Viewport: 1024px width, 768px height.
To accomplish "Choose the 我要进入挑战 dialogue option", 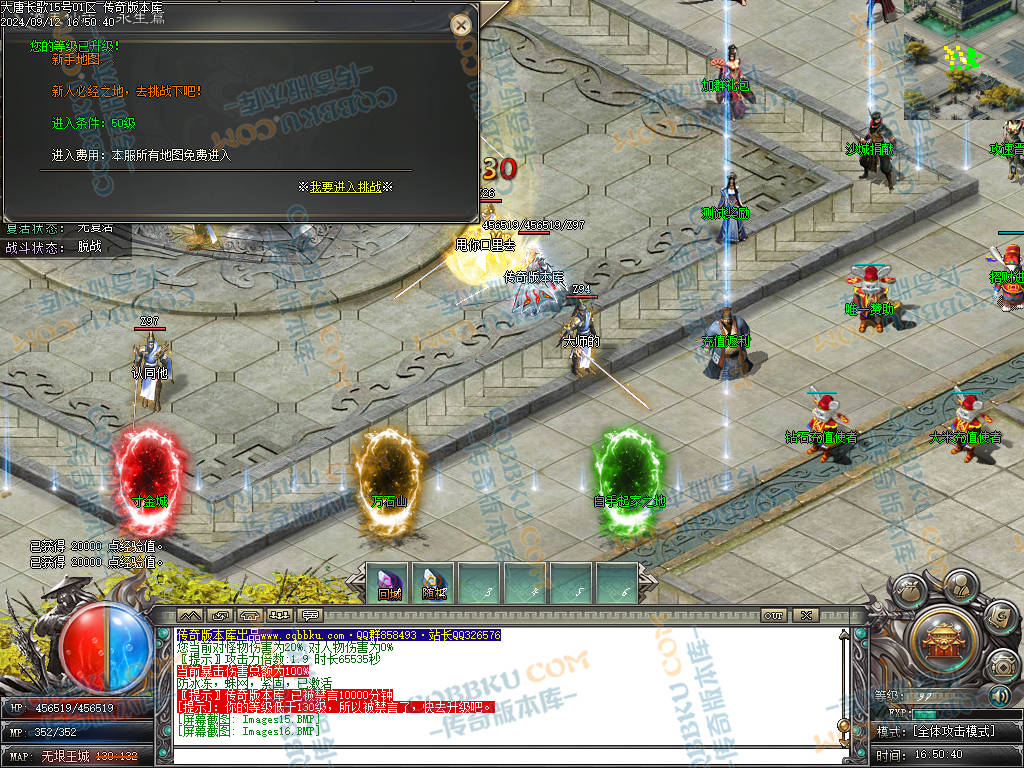I will (345, 187).
